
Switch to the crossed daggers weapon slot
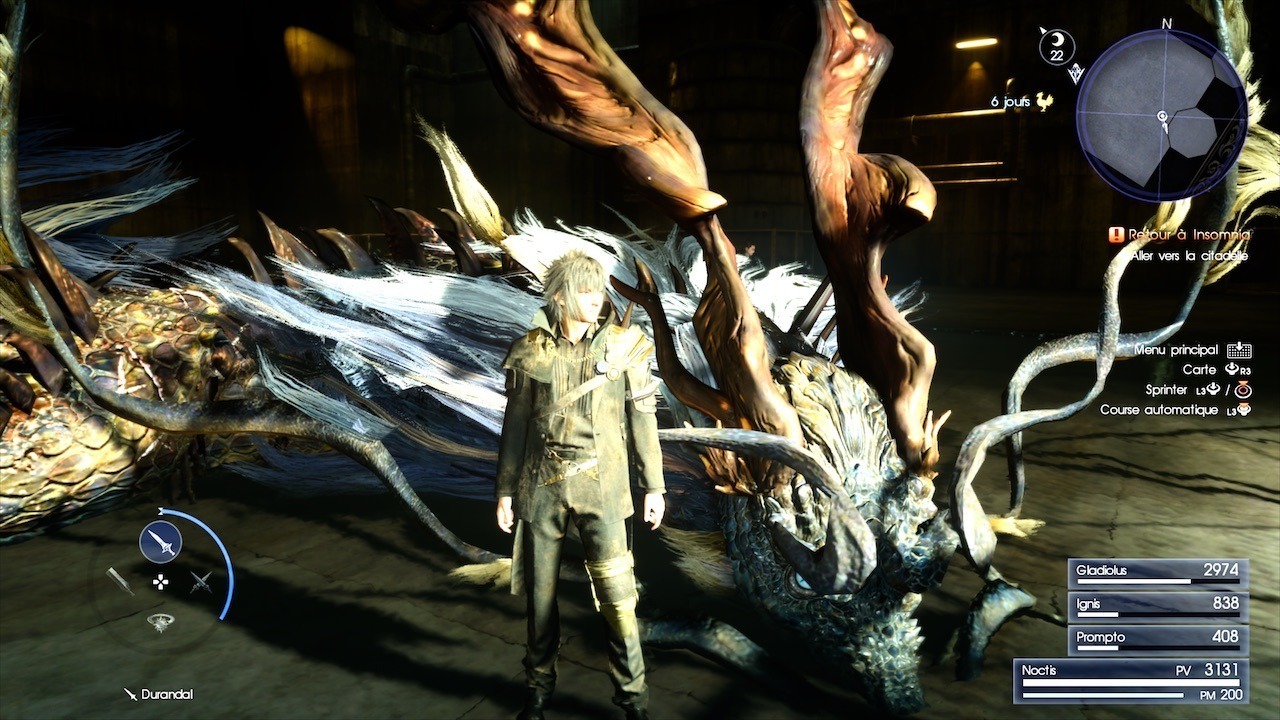coord(201,581)
